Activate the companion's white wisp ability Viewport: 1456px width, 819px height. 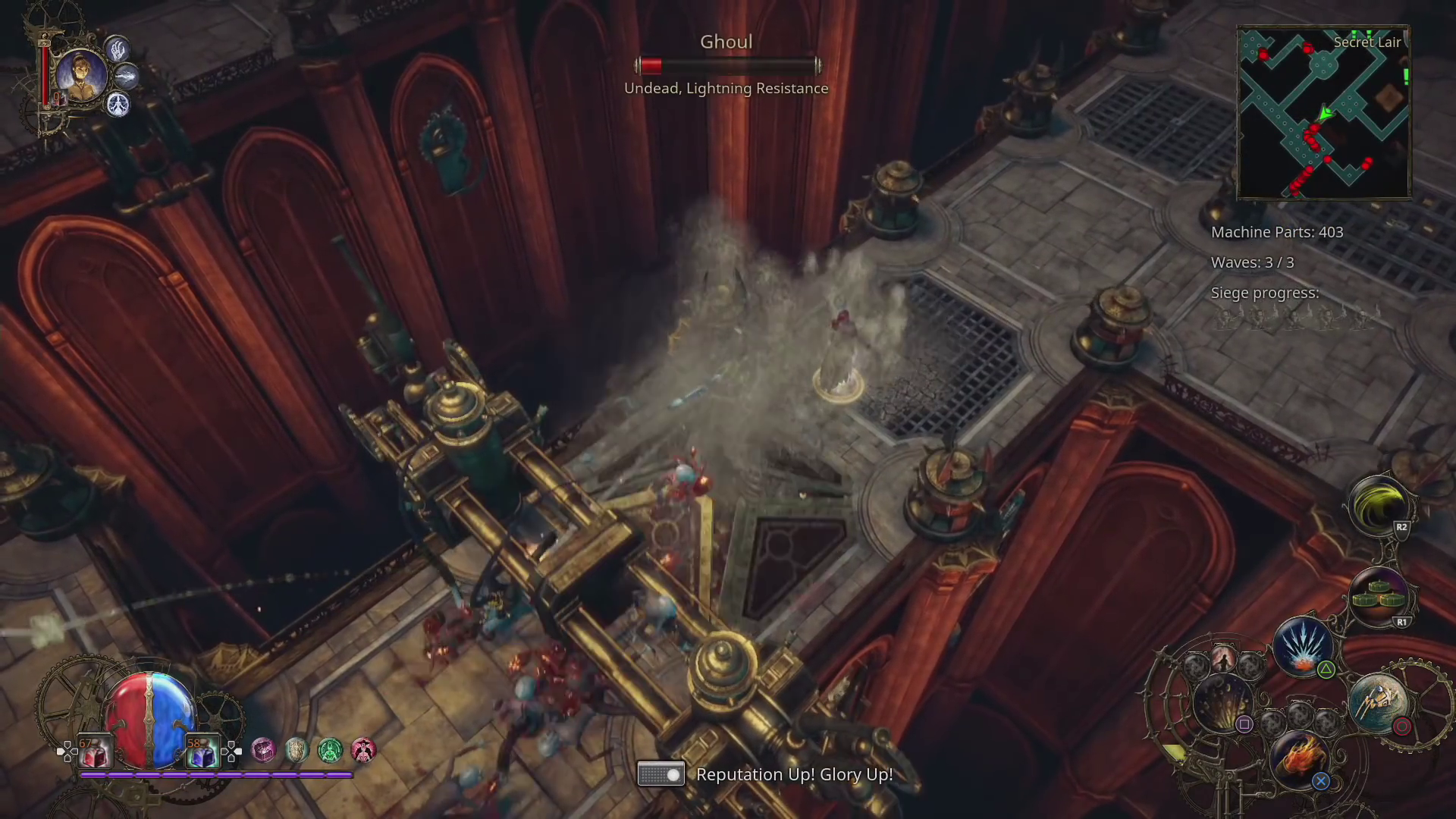[x=126, y=76]
